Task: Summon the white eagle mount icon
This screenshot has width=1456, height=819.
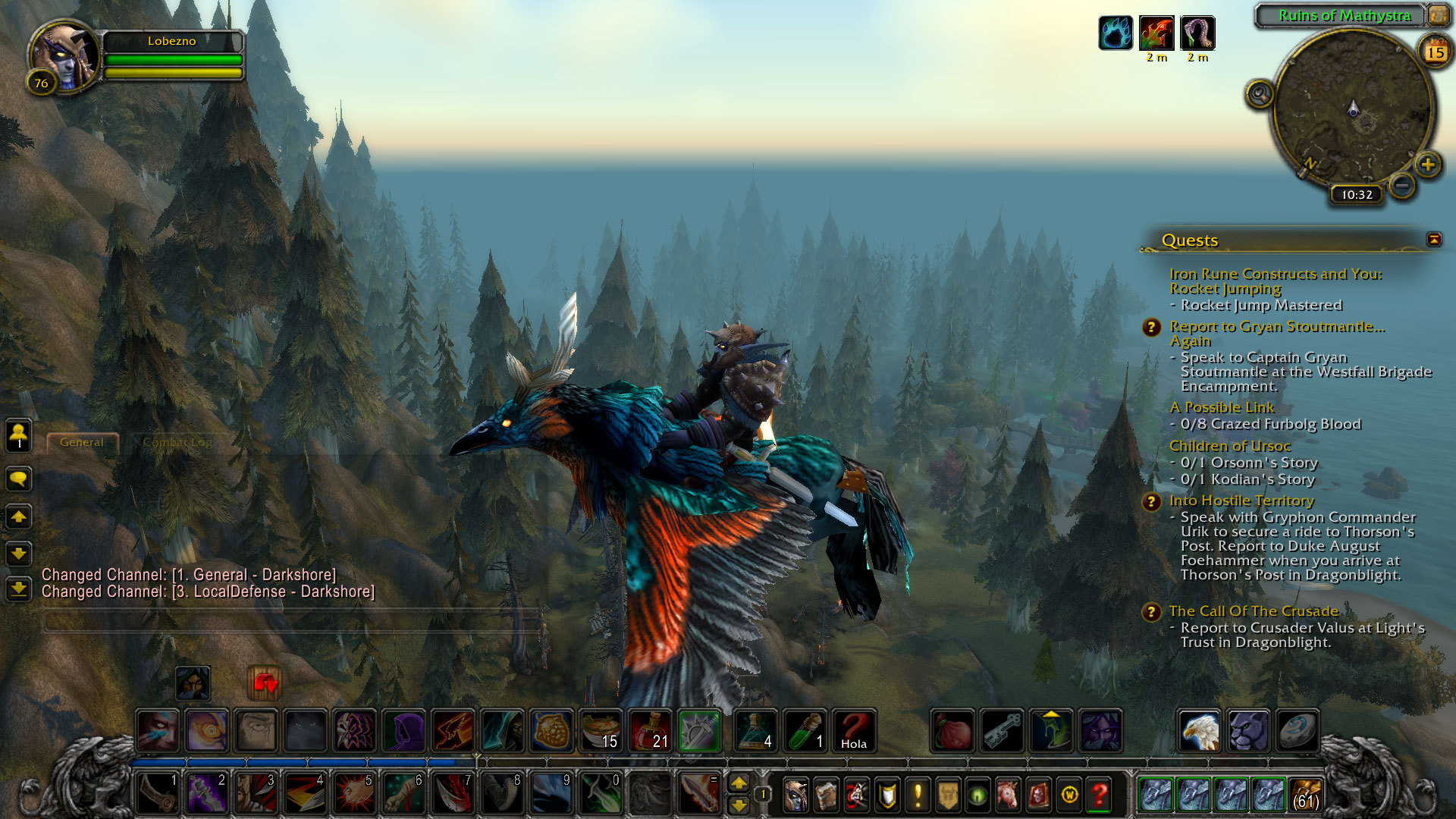Action: [x=1199, y=730]
